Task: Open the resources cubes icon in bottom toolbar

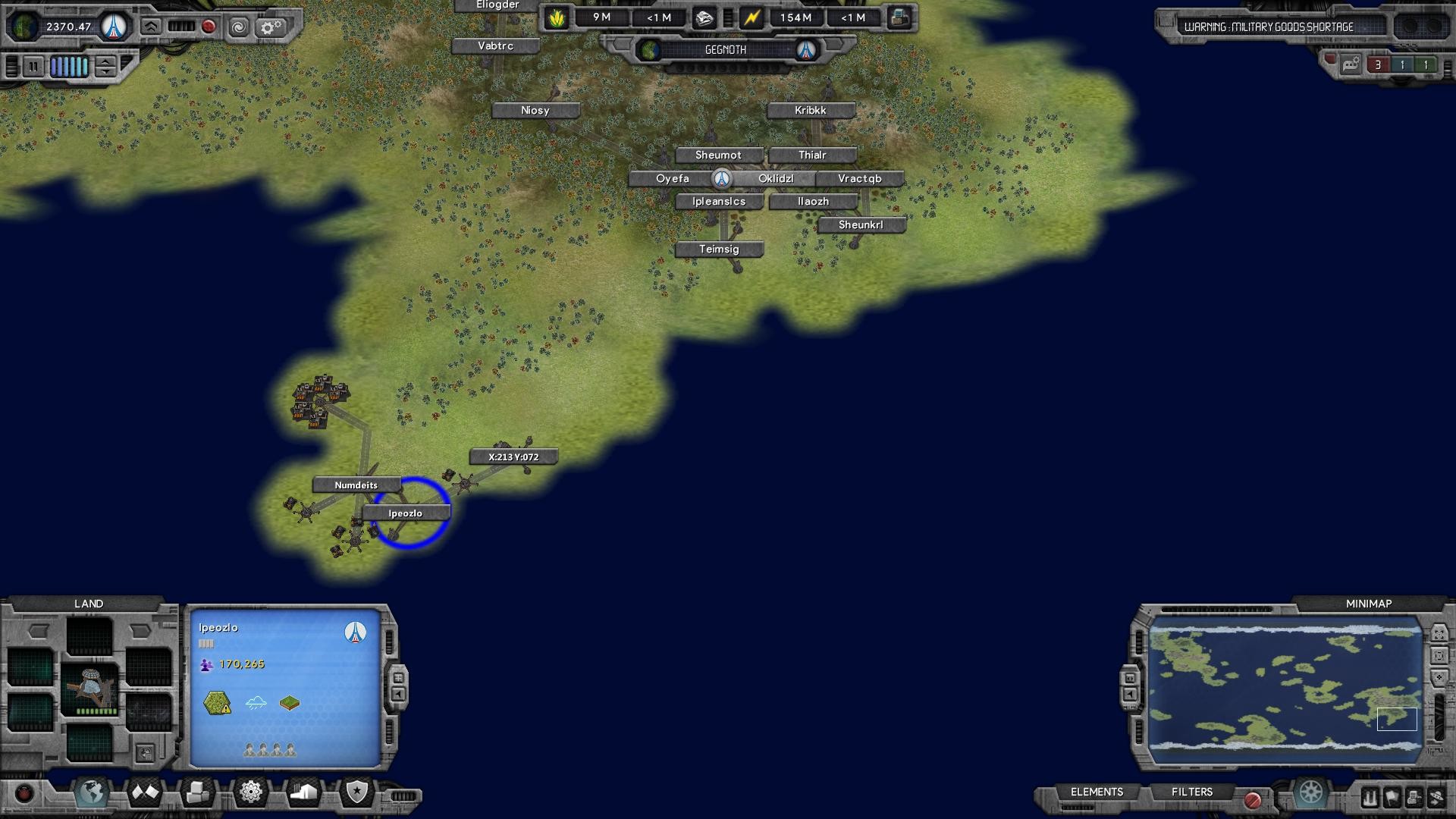Action: [197, 792]
